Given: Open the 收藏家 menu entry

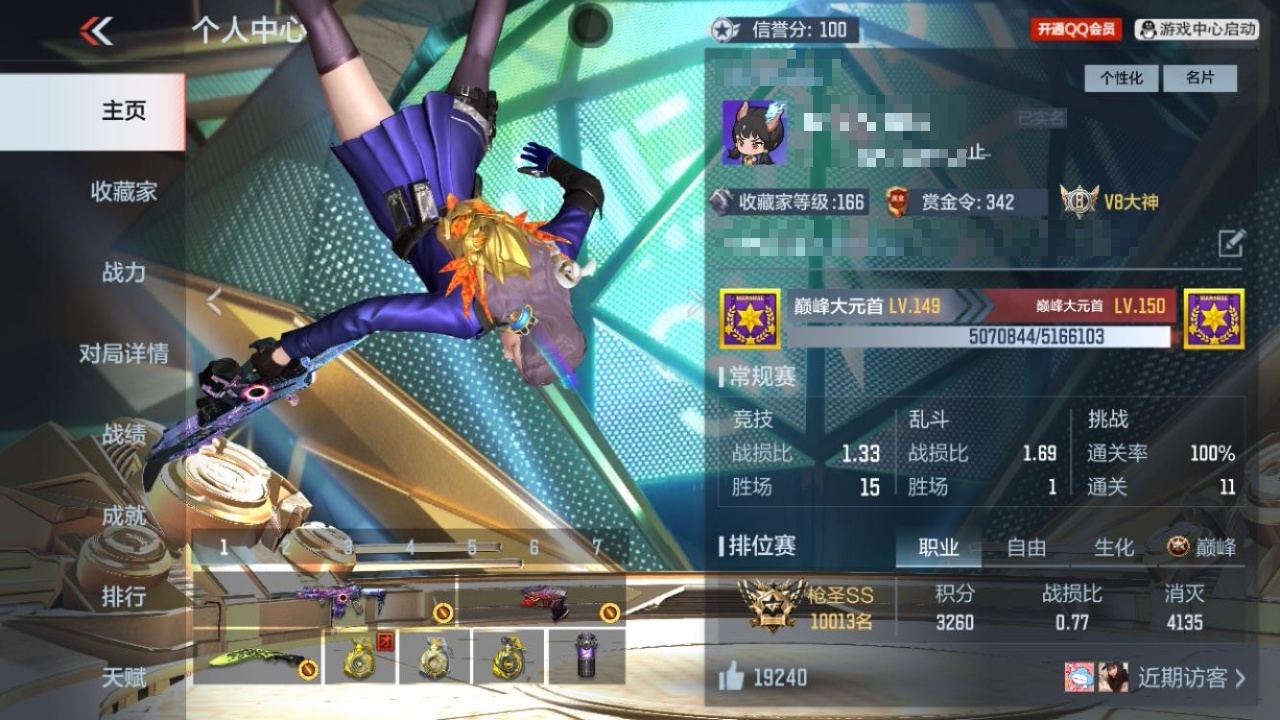Looking at the screenshot, I should pos(124,192).
